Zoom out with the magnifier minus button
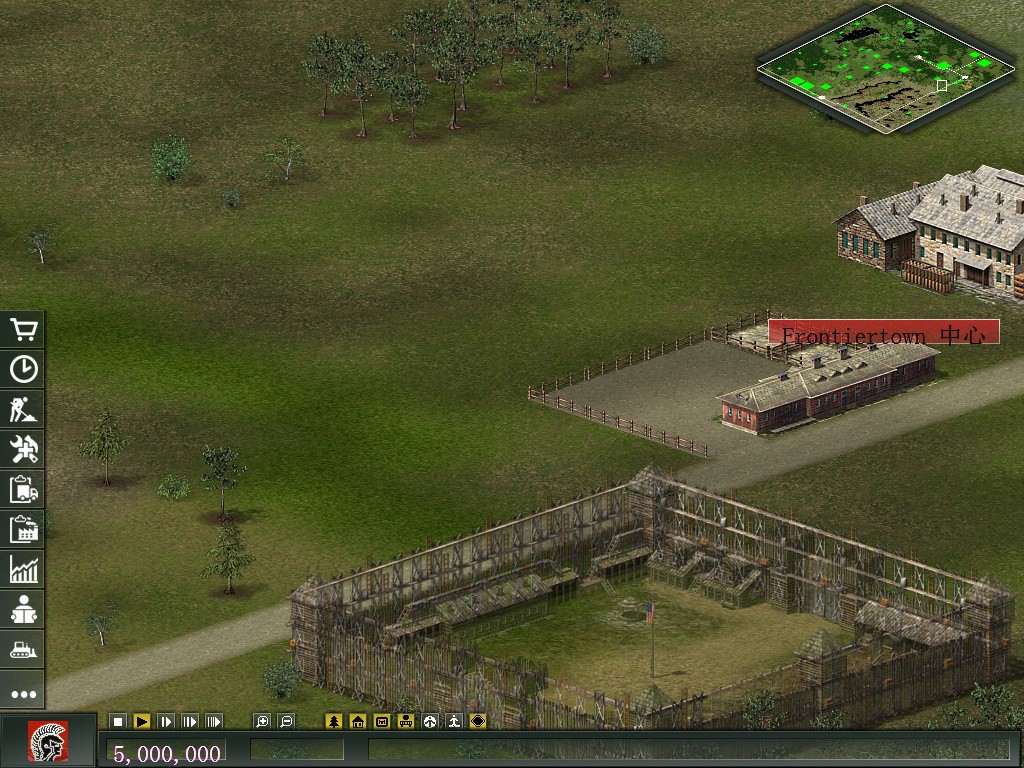The height and width of the screenshot is (768, 1024). coord(286,721)
